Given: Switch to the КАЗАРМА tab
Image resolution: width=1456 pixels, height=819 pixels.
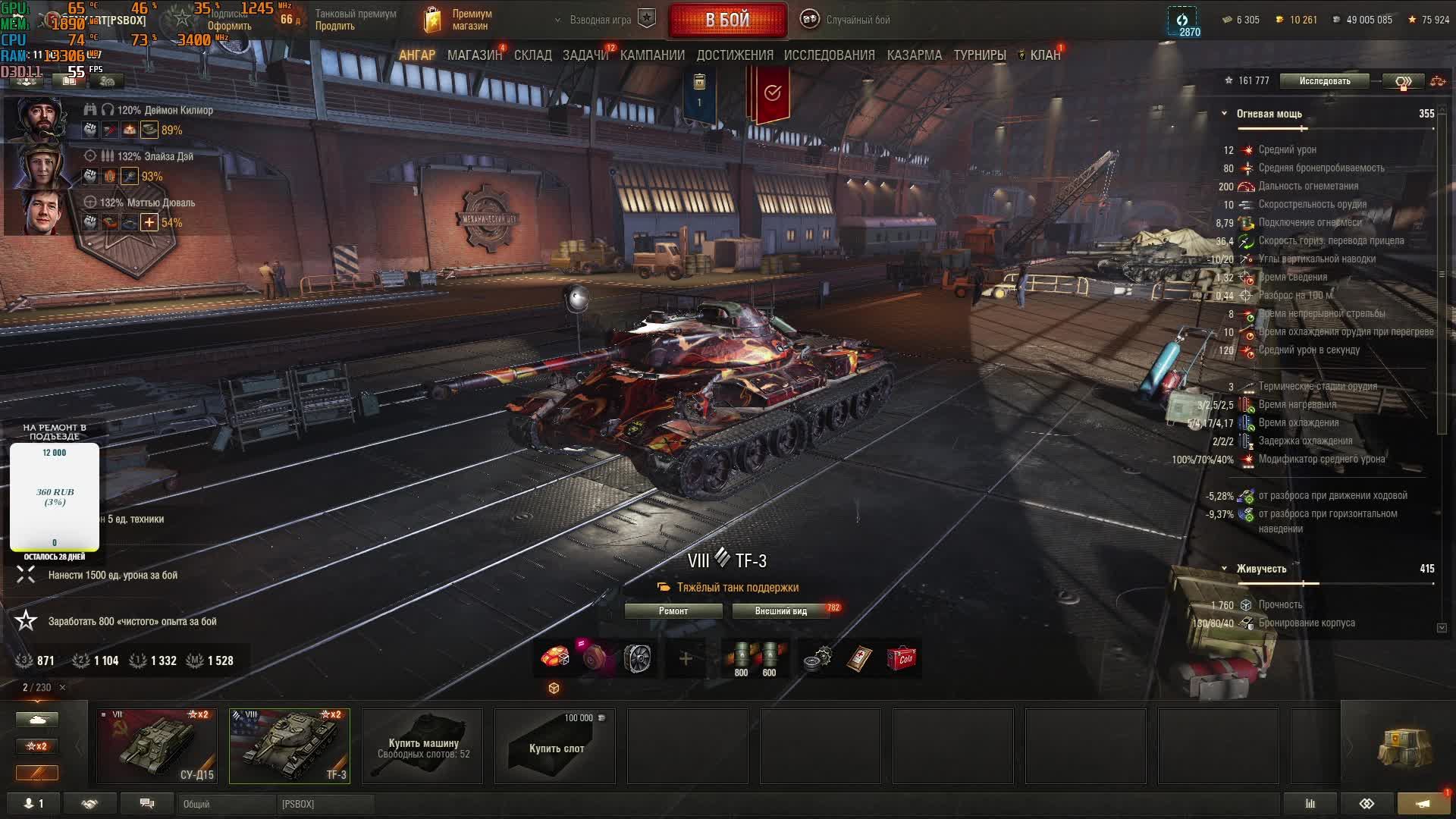Looking at the screenshot, I should pos(914,55).
